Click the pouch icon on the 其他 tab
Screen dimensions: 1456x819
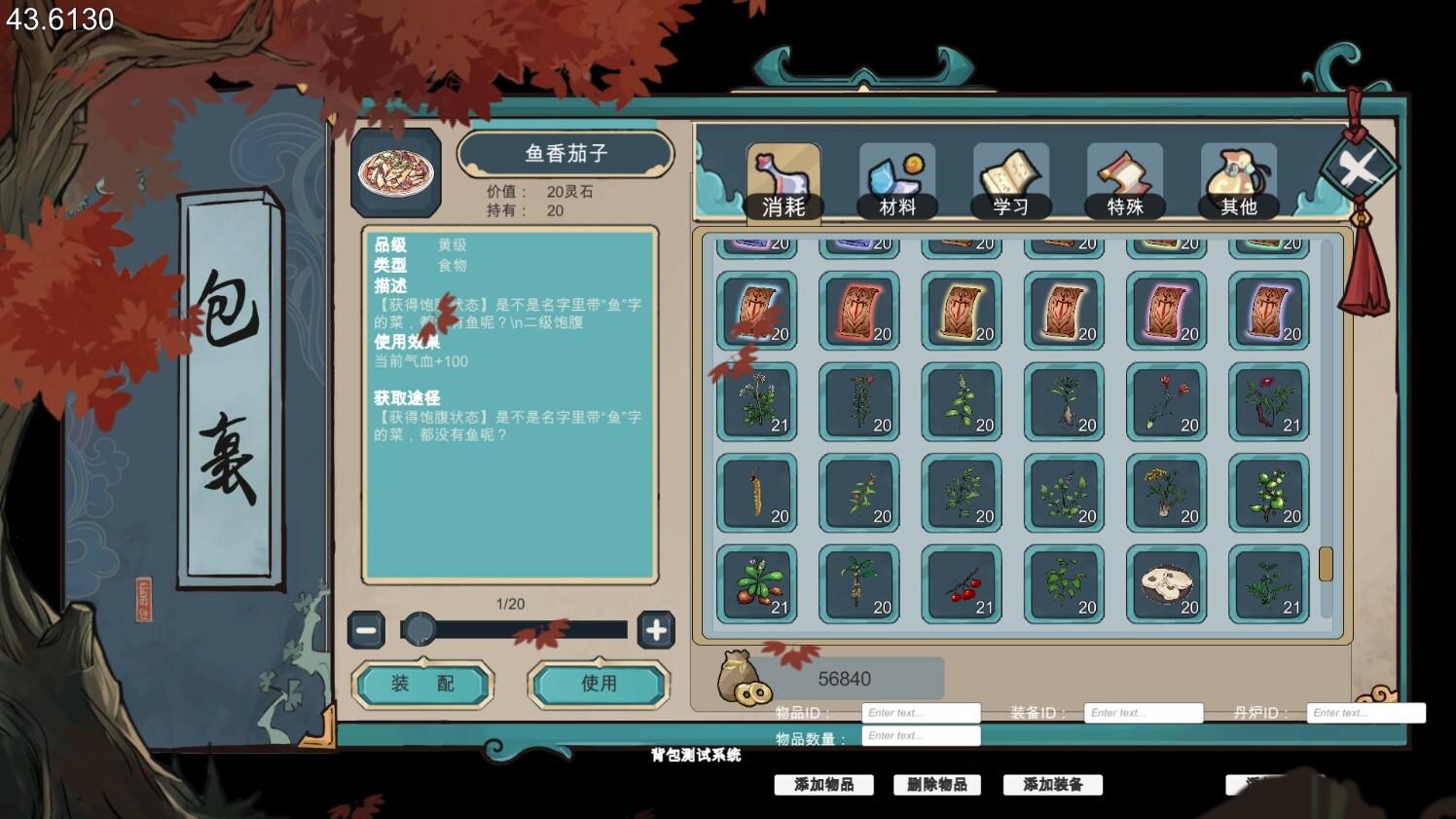coord(1237,170)
